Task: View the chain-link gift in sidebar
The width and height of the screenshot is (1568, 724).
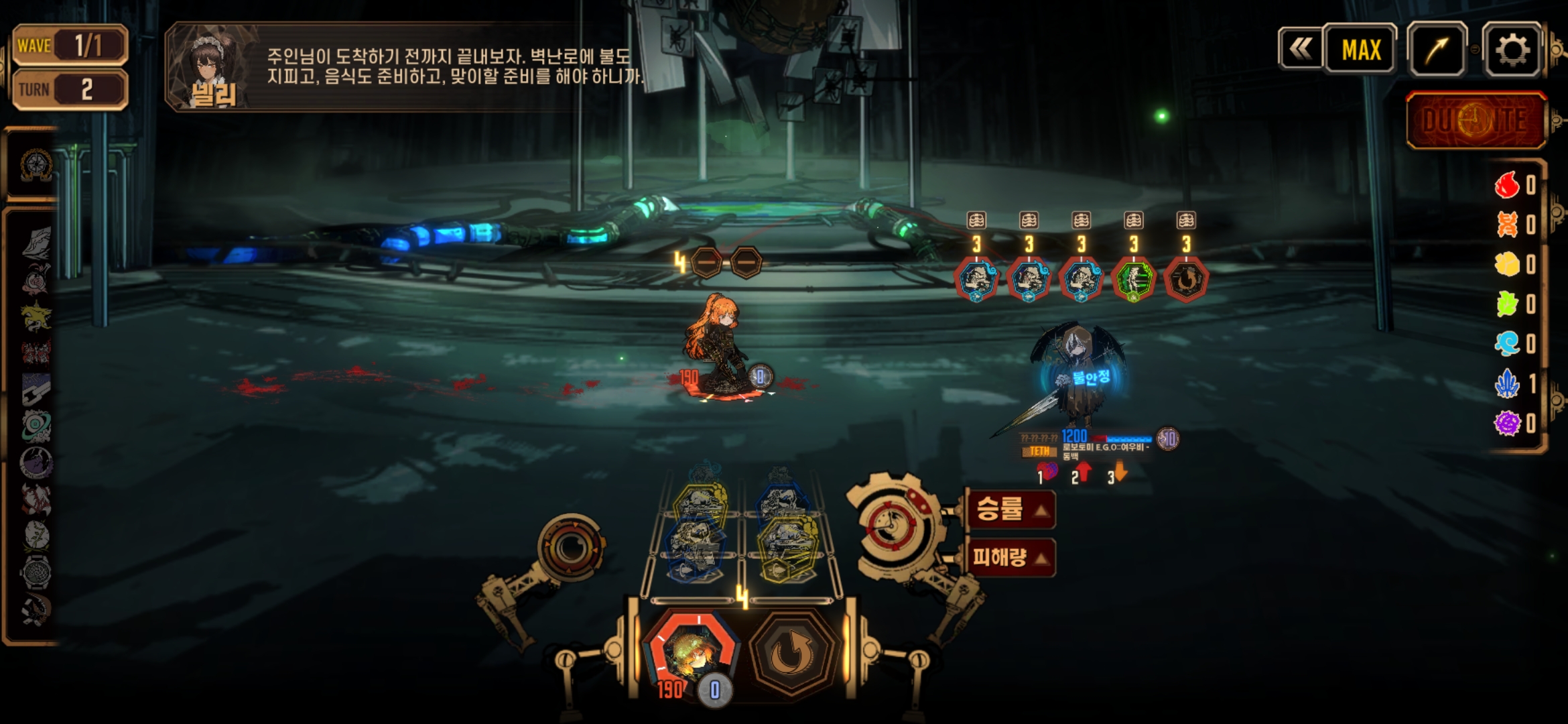Action: (x=36, y=389)
